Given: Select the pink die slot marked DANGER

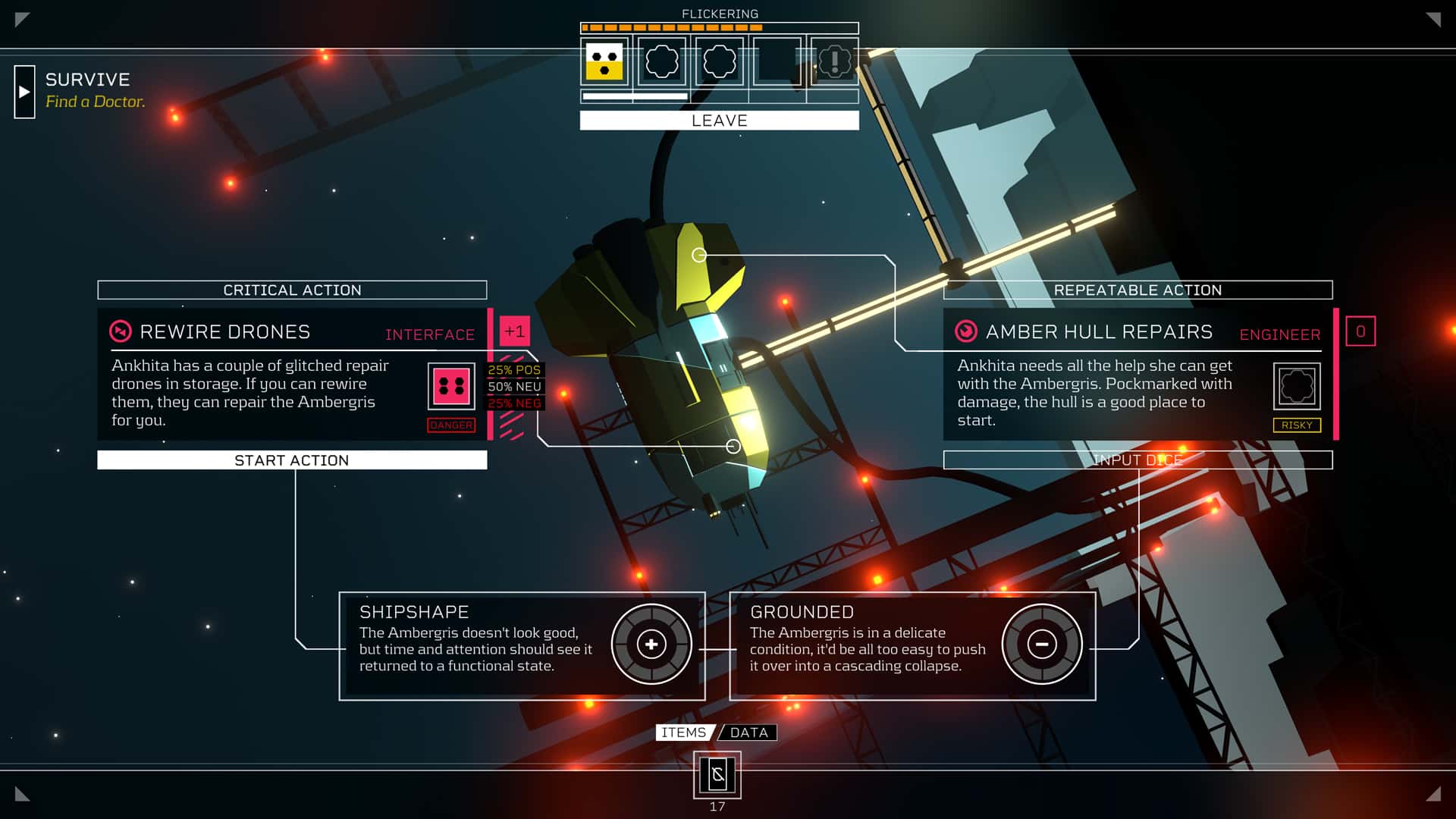Looking at the screenshot, I should [450, 384].
